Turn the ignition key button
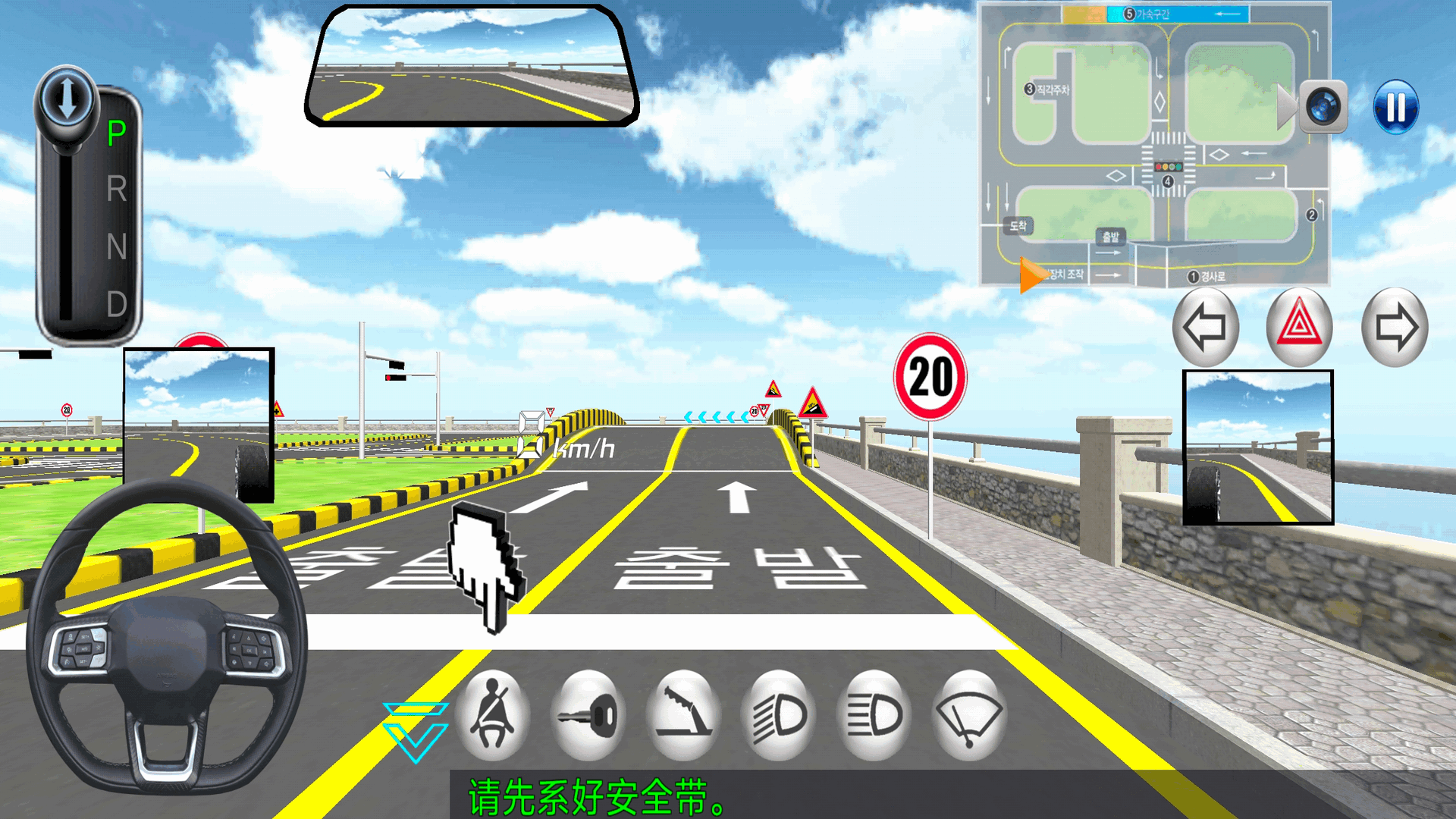This screenshot has height=819, width=1456. click(588, 715)
